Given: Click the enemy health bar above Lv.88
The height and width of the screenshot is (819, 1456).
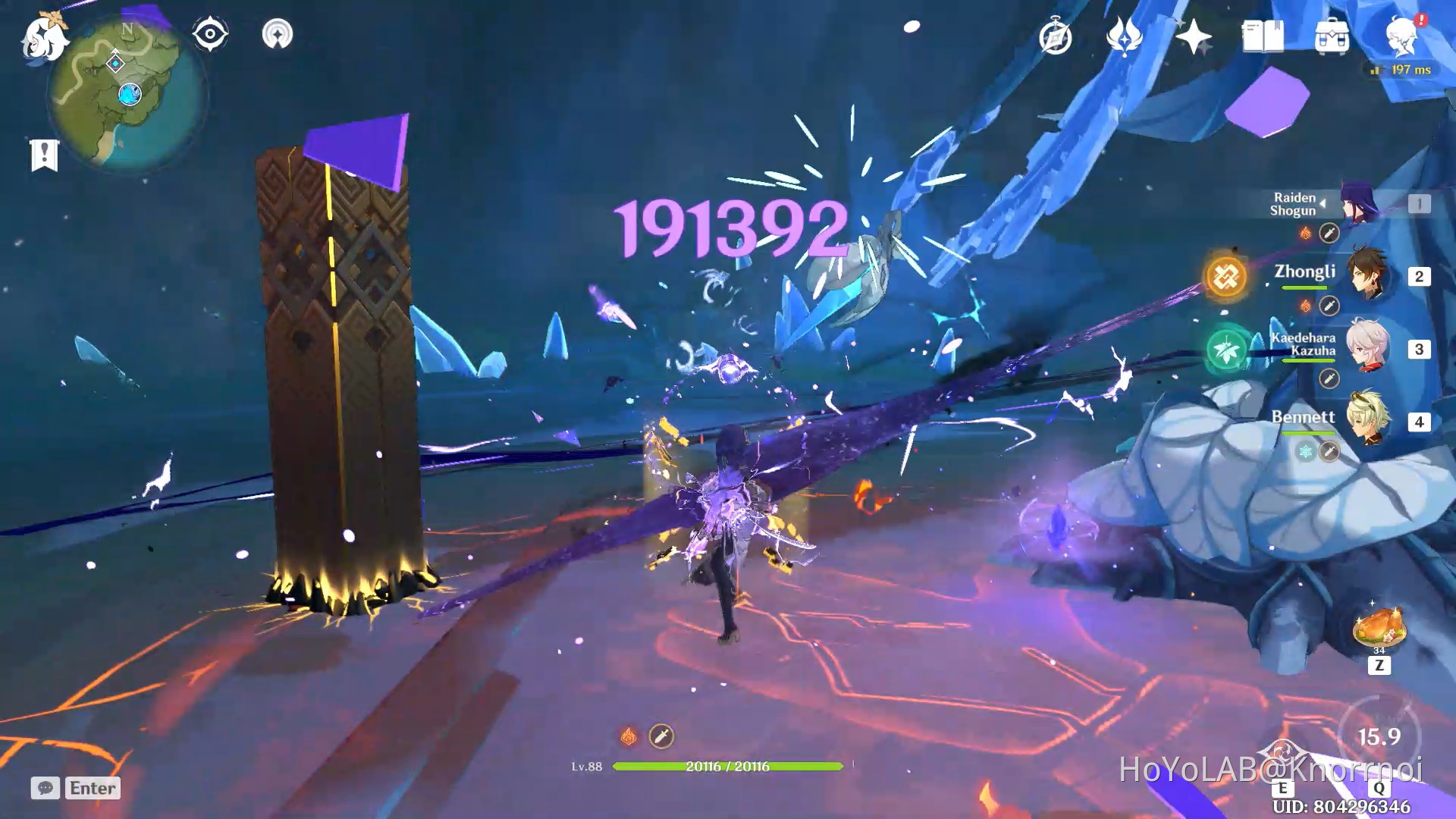Looking at the screenshot, I should 728,767.
